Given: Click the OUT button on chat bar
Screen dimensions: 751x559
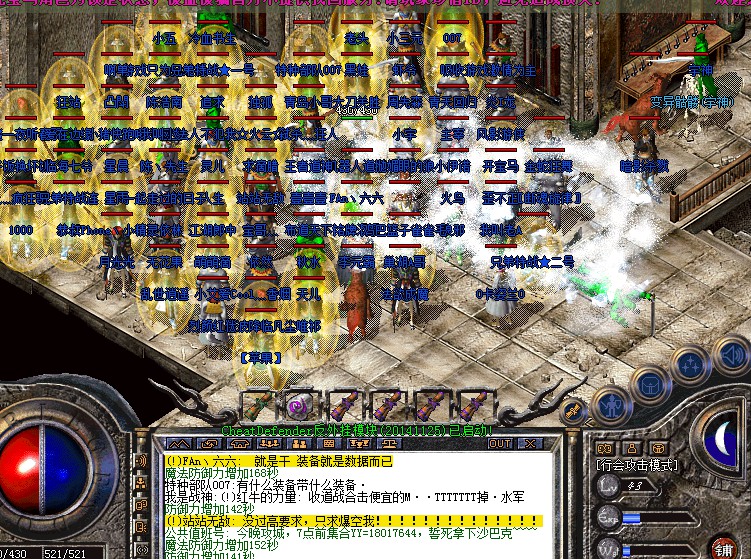Looking at the screenshot, I should click(499, 443).
